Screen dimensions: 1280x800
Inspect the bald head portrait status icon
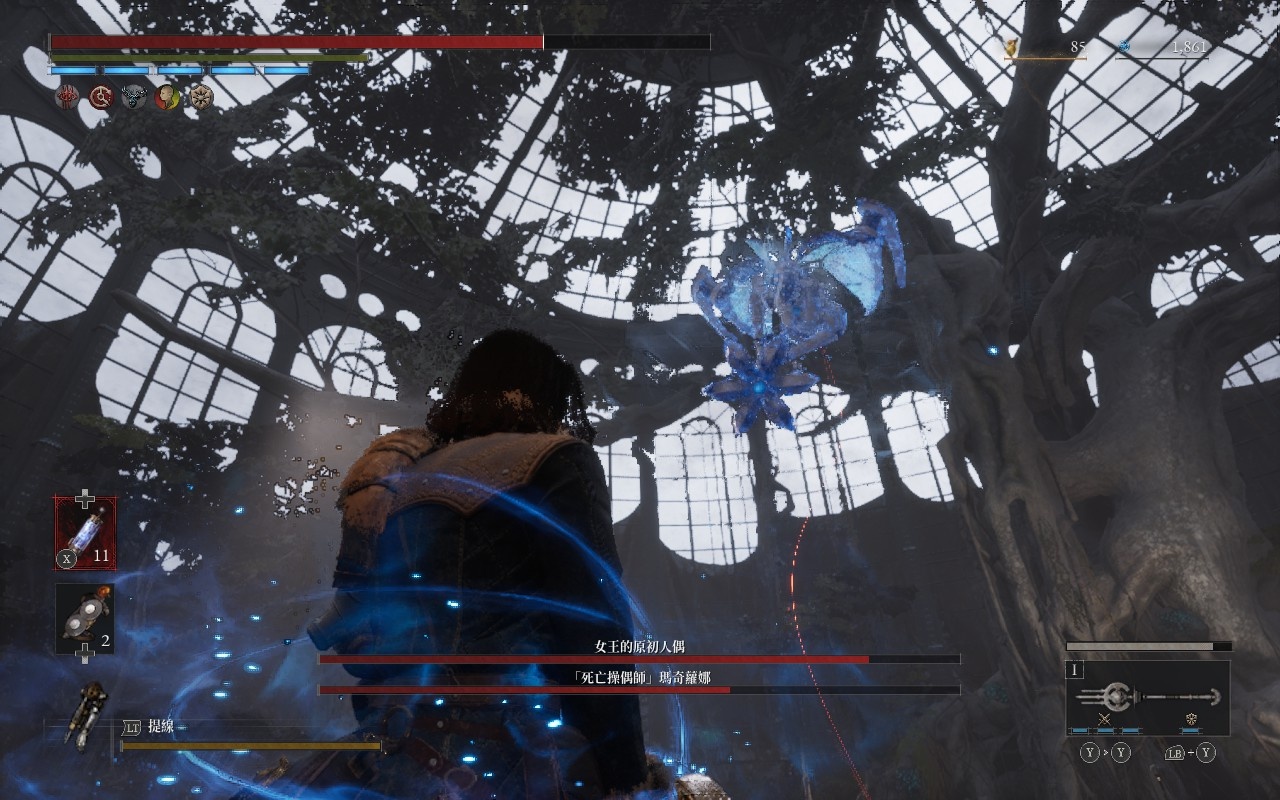coord(168,97)
